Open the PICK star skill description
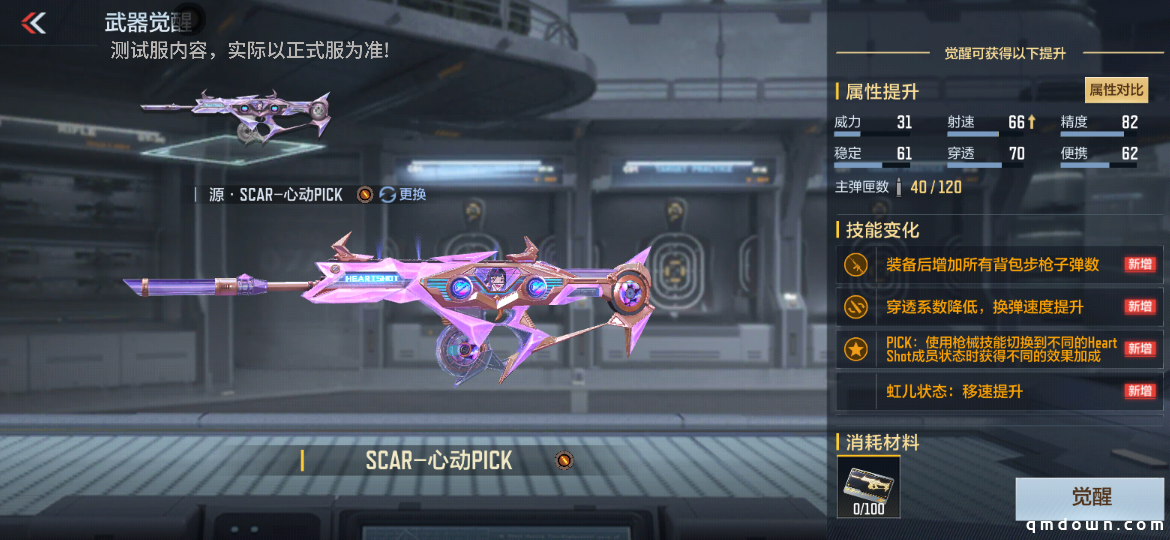 point(998,349)
